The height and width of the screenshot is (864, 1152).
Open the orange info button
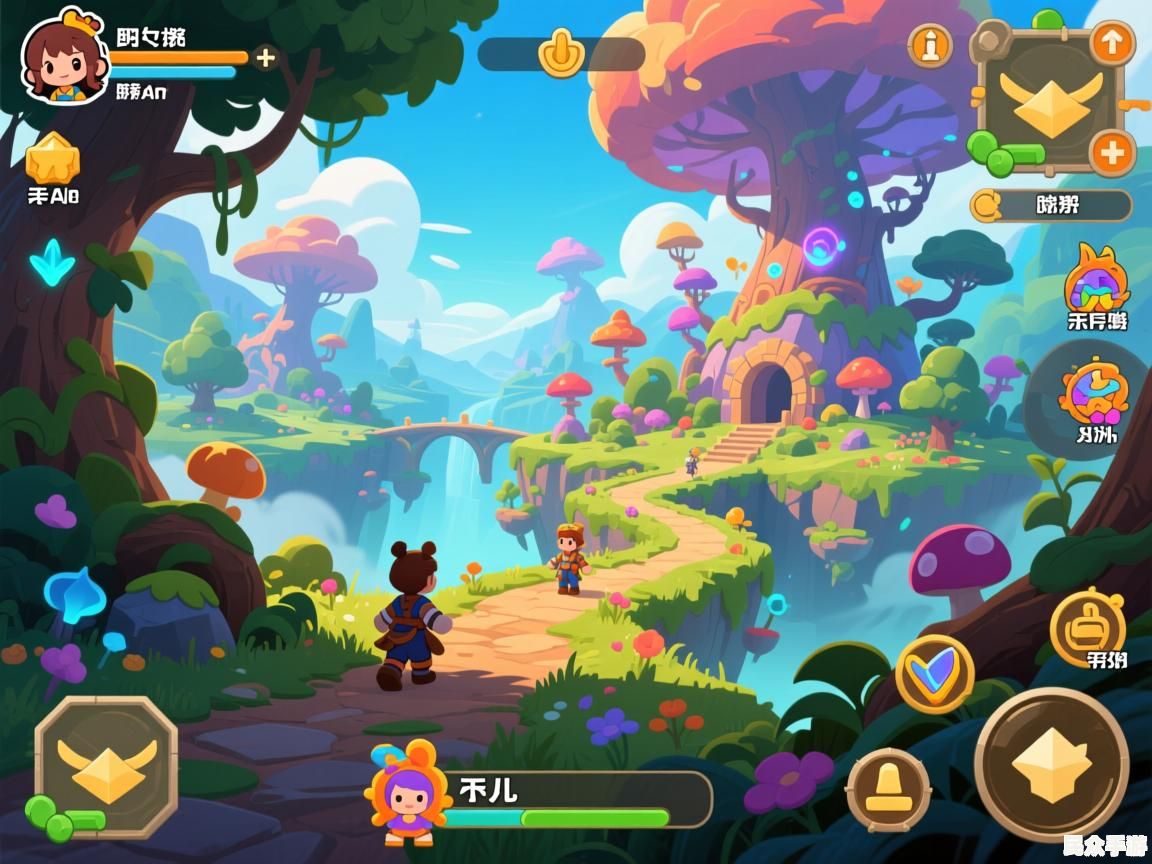pos(929,45)
